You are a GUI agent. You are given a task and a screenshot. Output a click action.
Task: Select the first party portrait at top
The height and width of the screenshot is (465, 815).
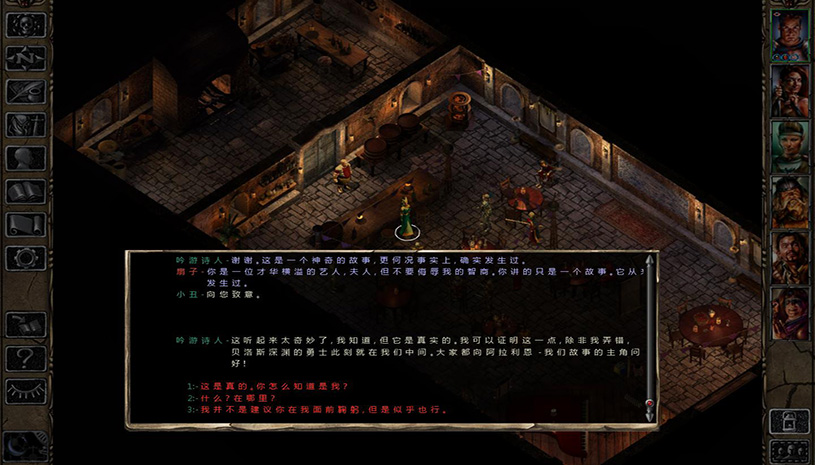point(789,35)
